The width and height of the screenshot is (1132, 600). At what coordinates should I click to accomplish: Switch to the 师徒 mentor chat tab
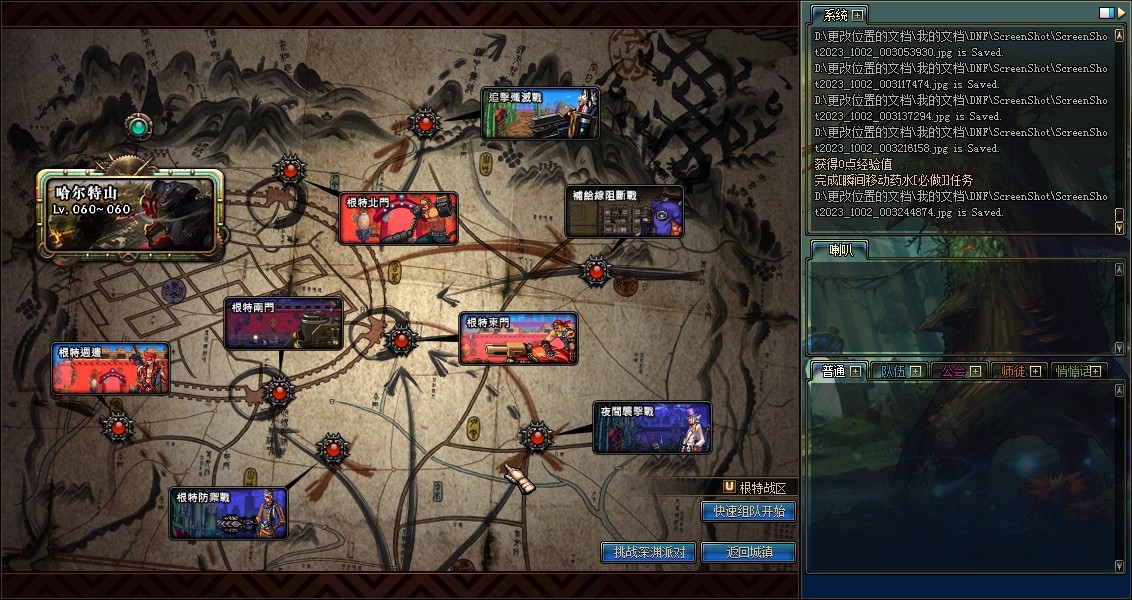(1014, 371)
